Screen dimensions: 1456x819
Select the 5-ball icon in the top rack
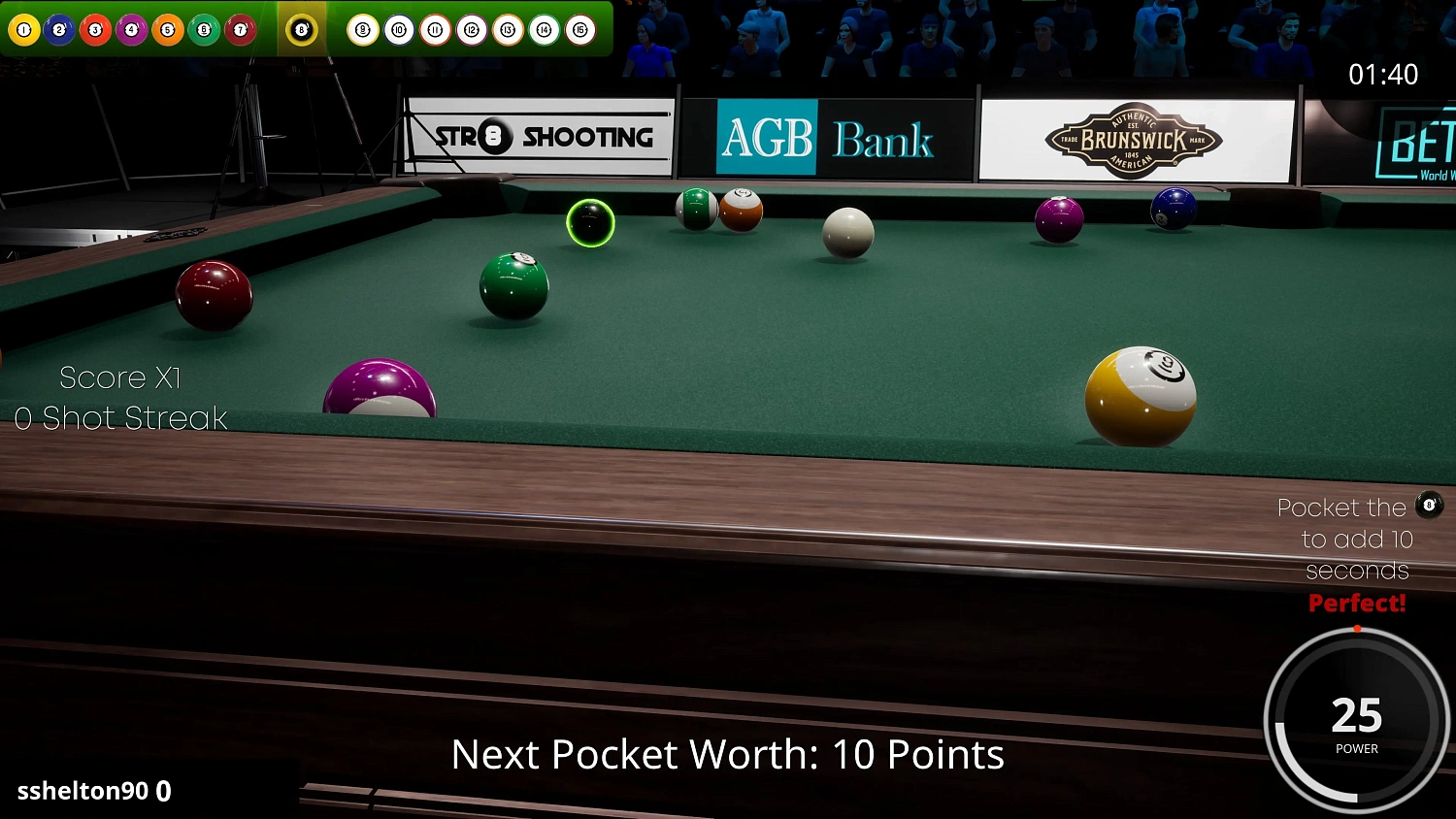tap(167, 29)
